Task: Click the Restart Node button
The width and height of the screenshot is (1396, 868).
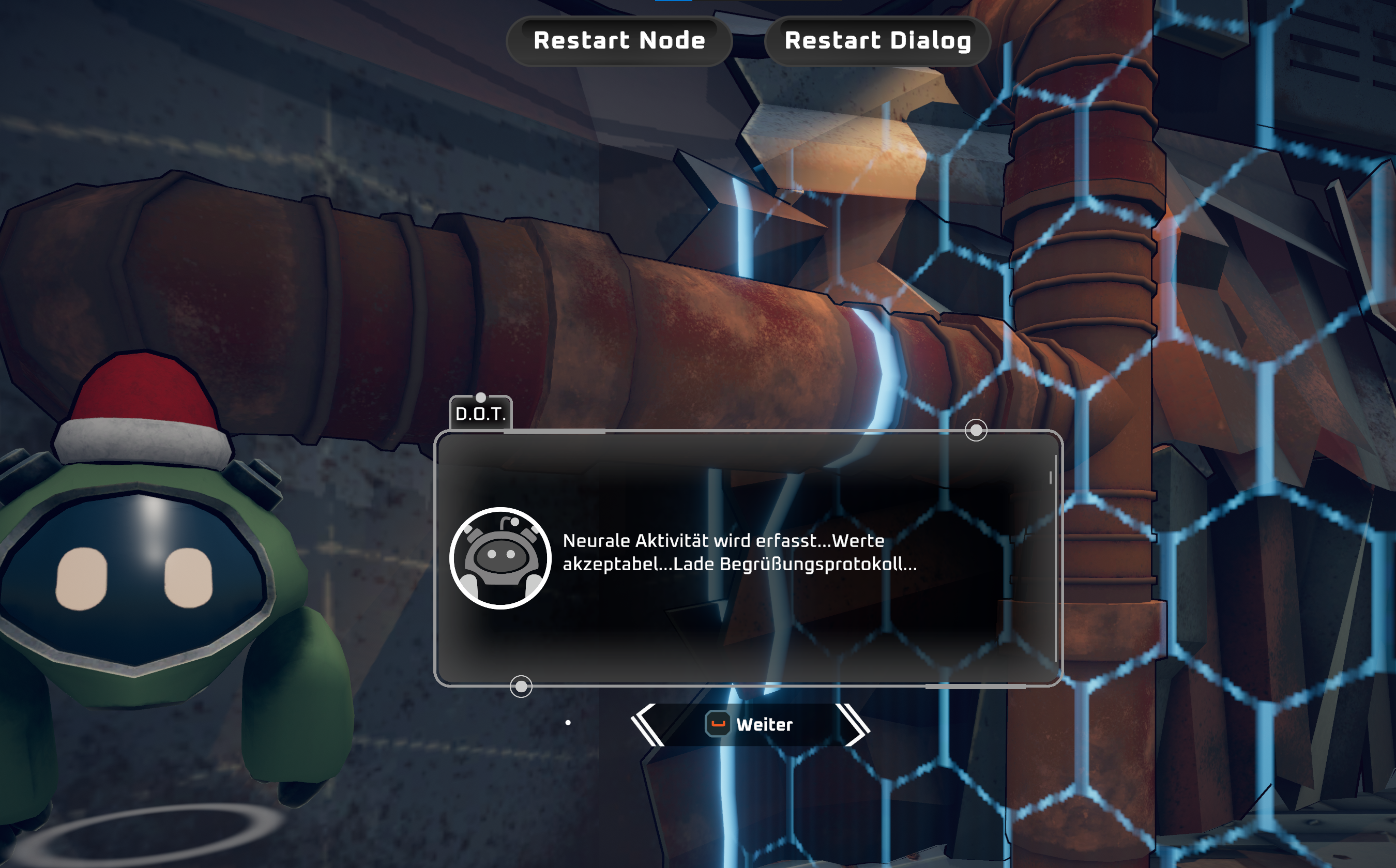Action: (x=619, y=41)
